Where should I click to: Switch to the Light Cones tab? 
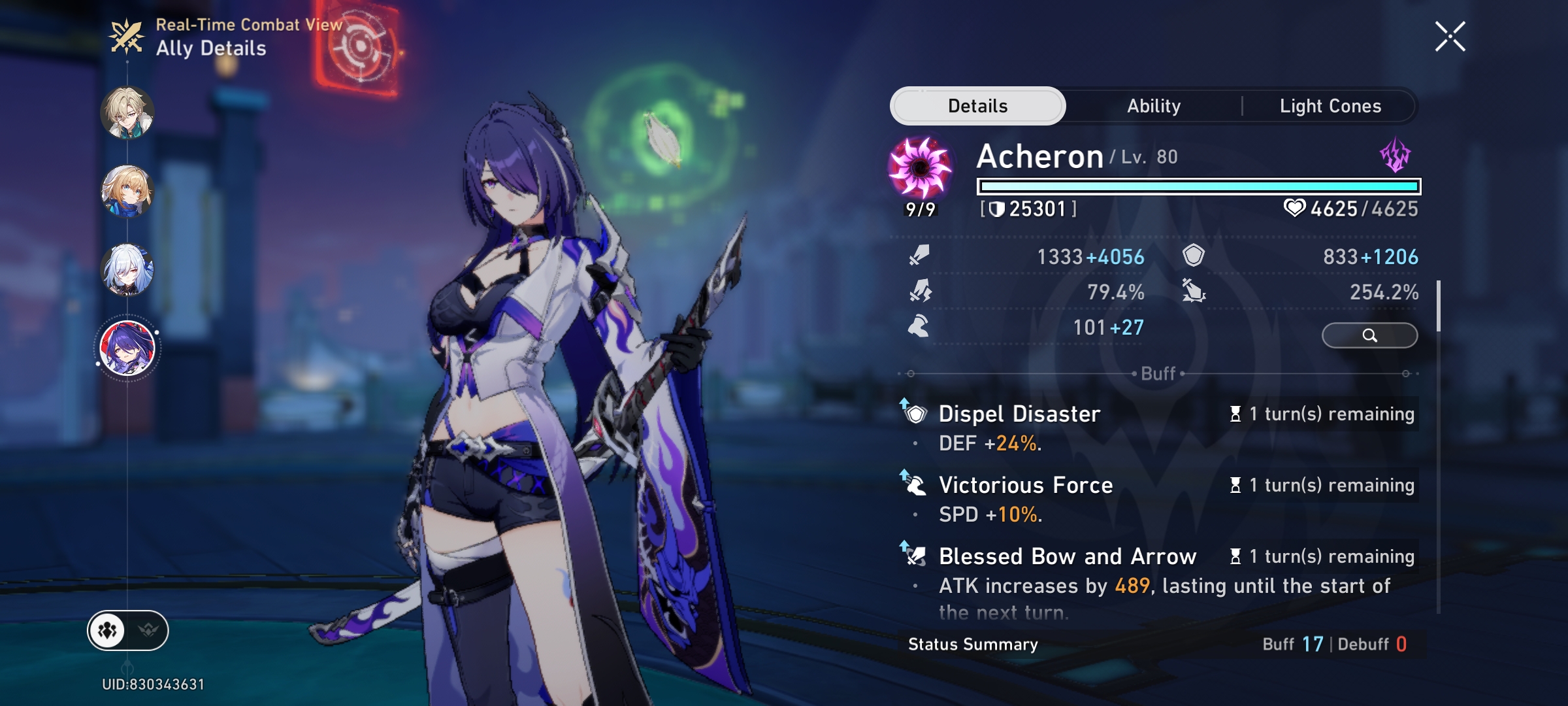click(1330, 105)
